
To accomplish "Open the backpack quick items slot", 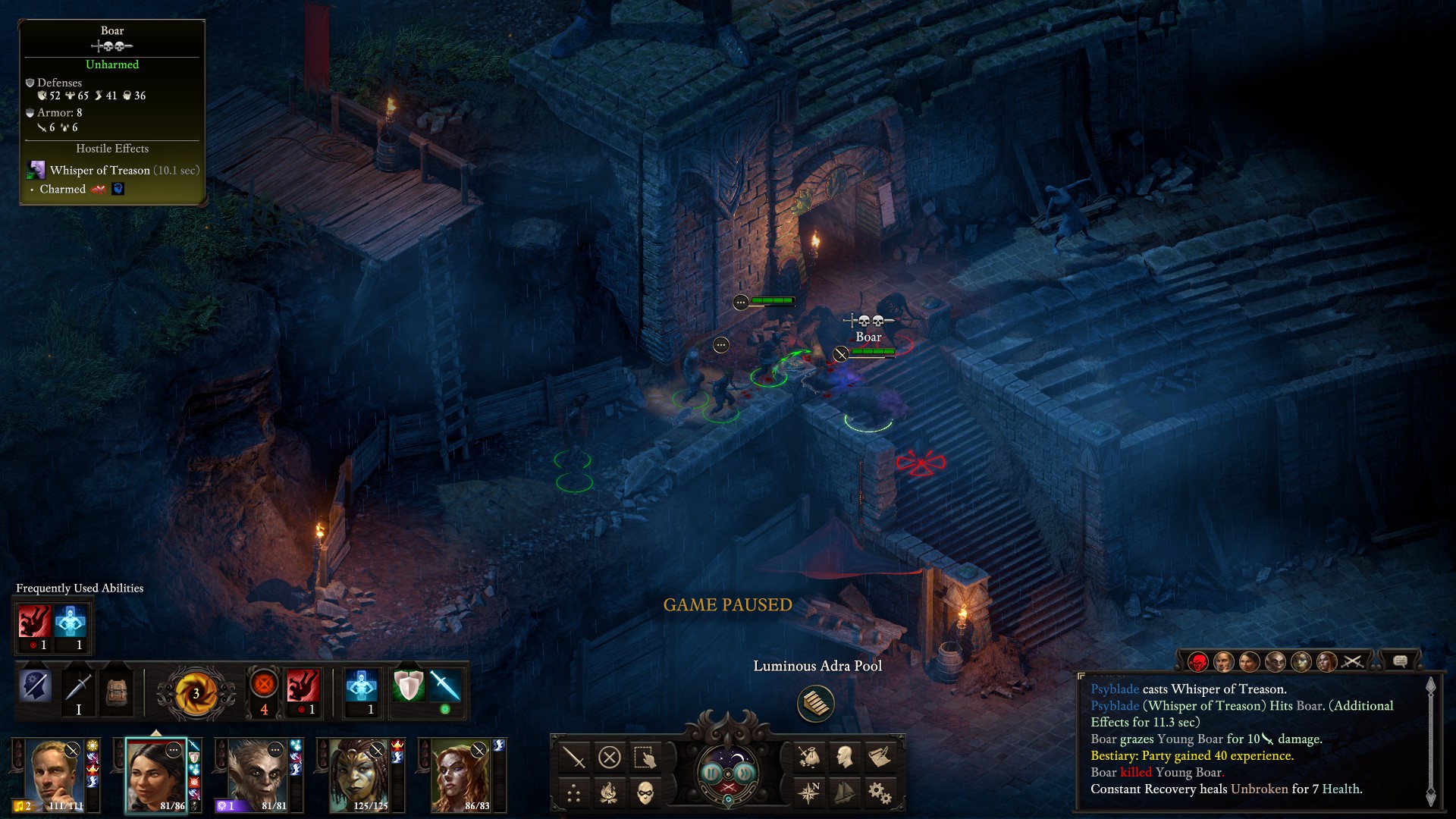I will click(116, 691).
